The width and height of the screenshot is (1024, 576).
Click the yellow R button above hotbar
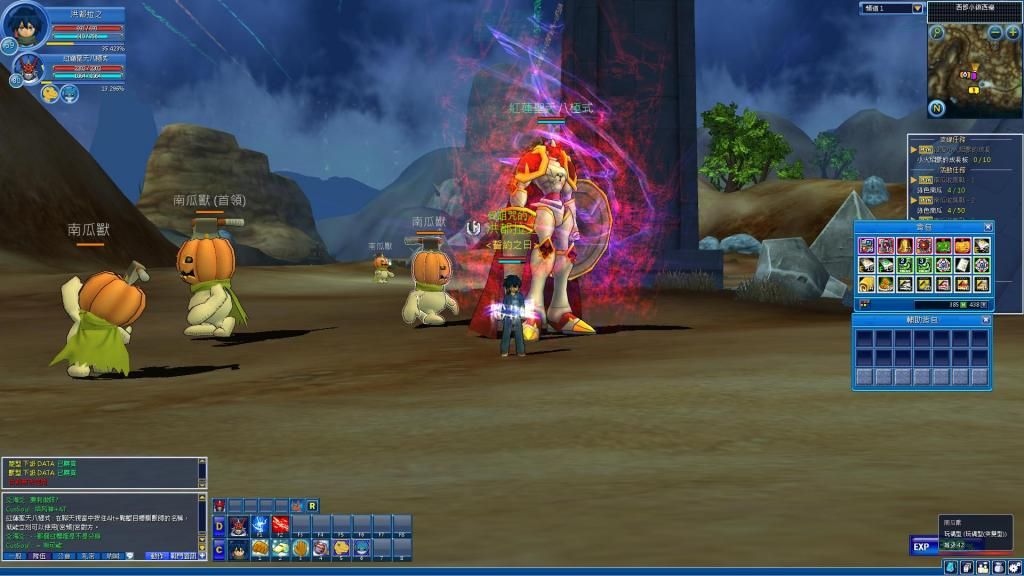click(312, 505)
